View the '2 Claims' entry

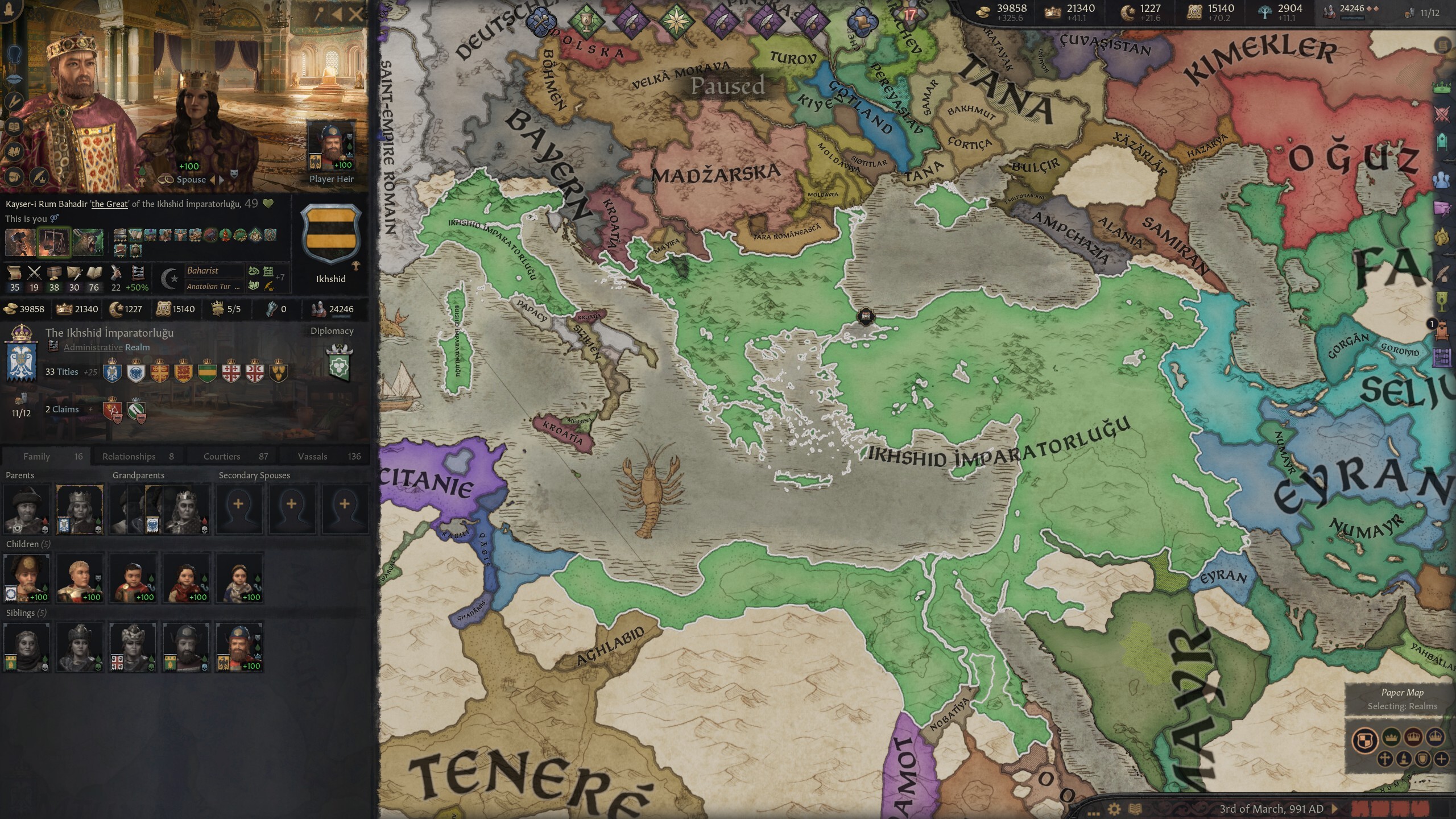(61, 409)
